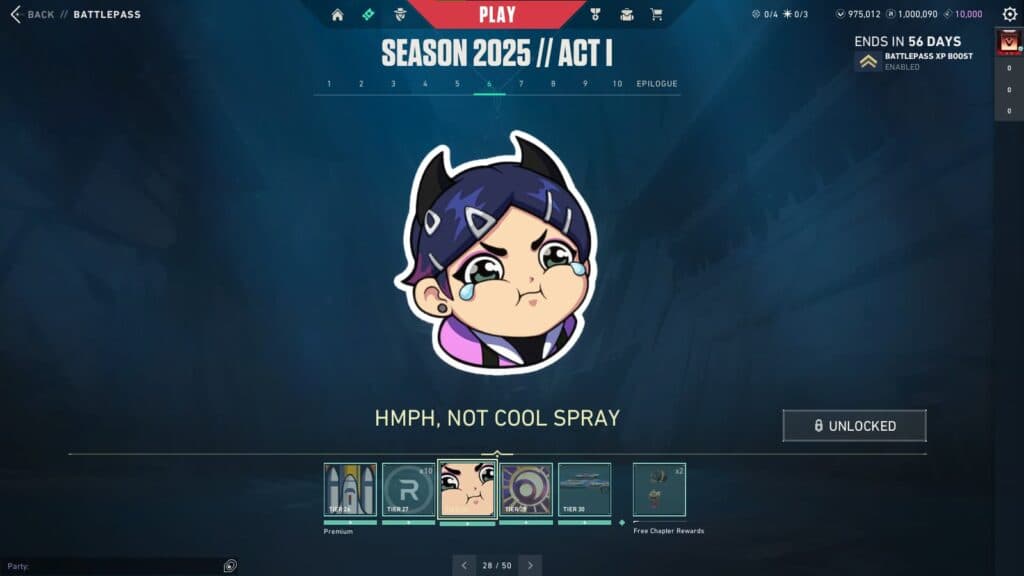
Task: Click the Unlocked button
Action: pyautogui.click(x=854, y=425)
